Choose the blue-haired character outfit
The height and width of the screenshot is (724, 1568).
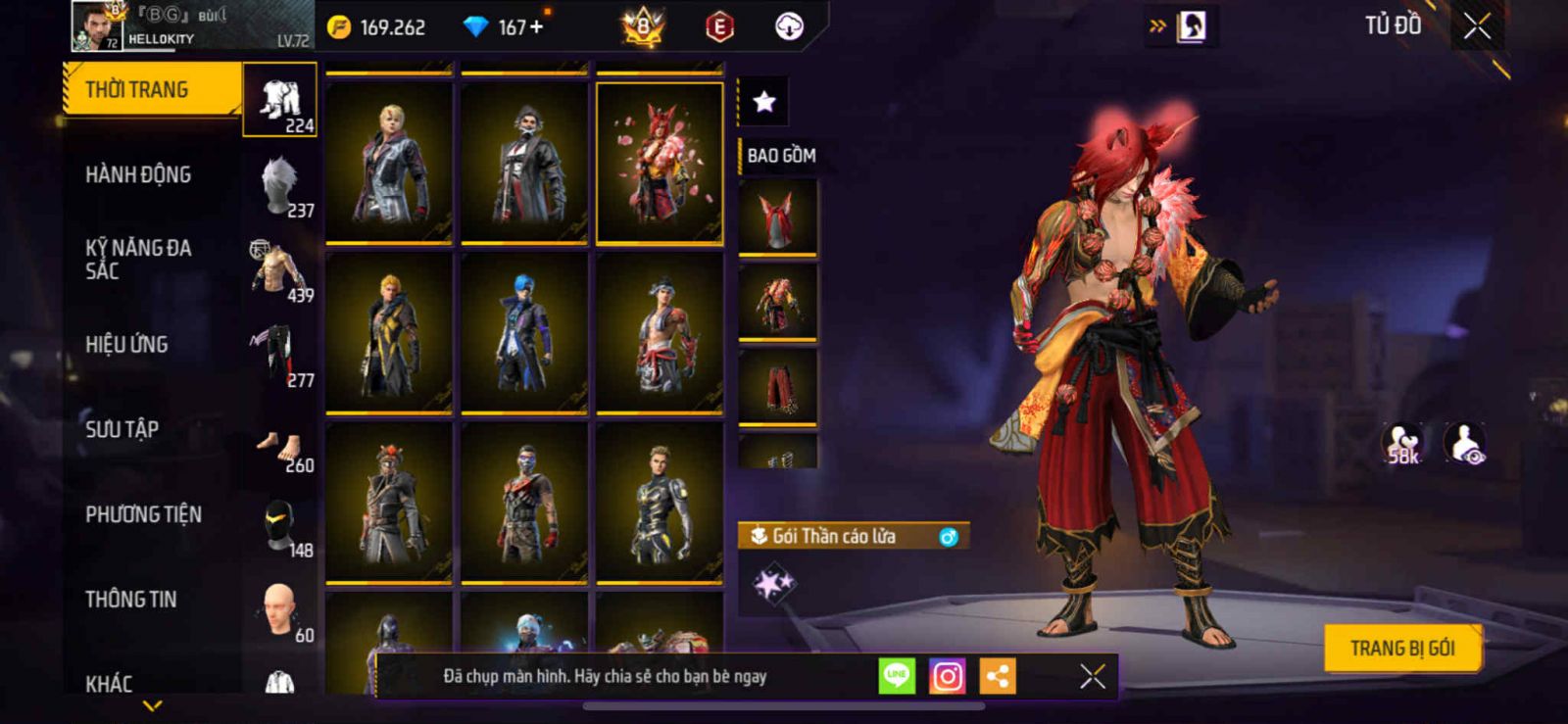click(524, 333)
